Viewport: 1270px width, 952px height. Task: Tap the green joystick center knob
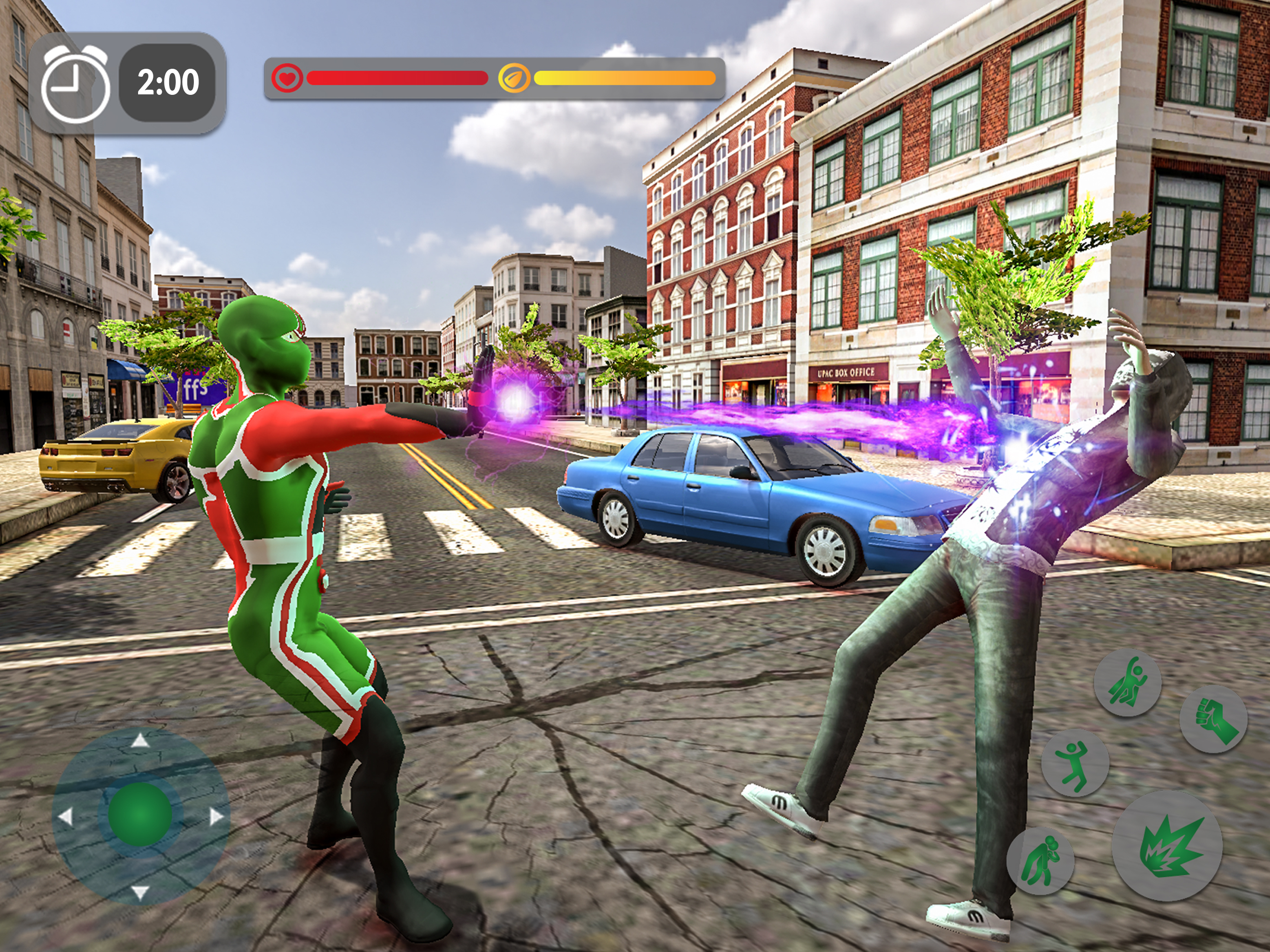pos(140,814)
